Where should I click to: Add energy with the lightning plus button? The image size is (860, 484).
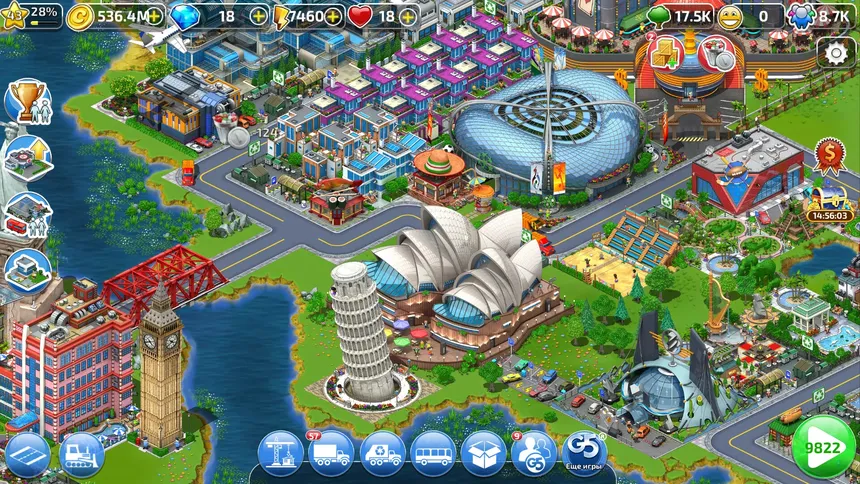click(333, 16)
